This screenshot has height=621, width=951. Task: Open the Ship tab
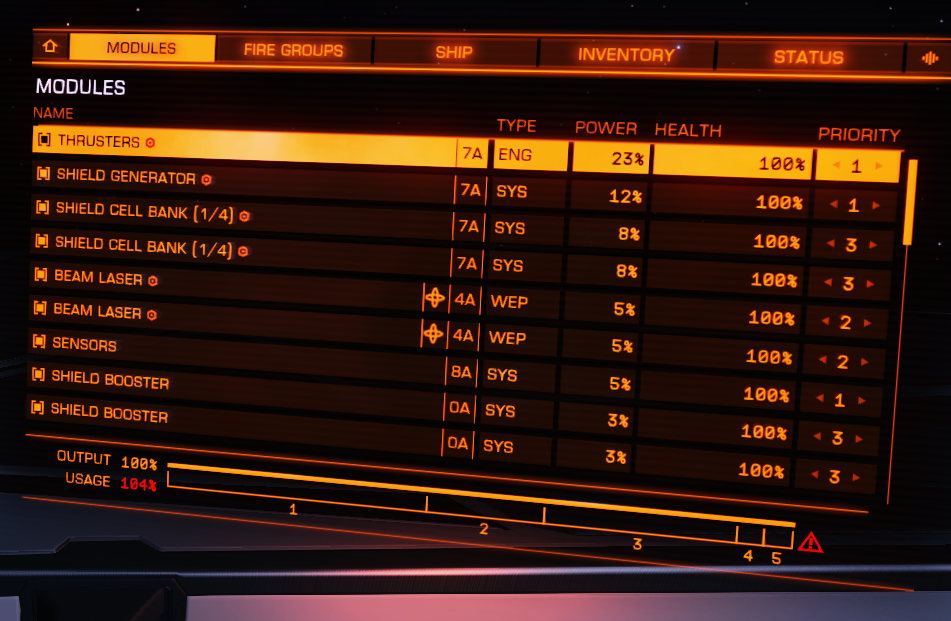click(454, 52)
